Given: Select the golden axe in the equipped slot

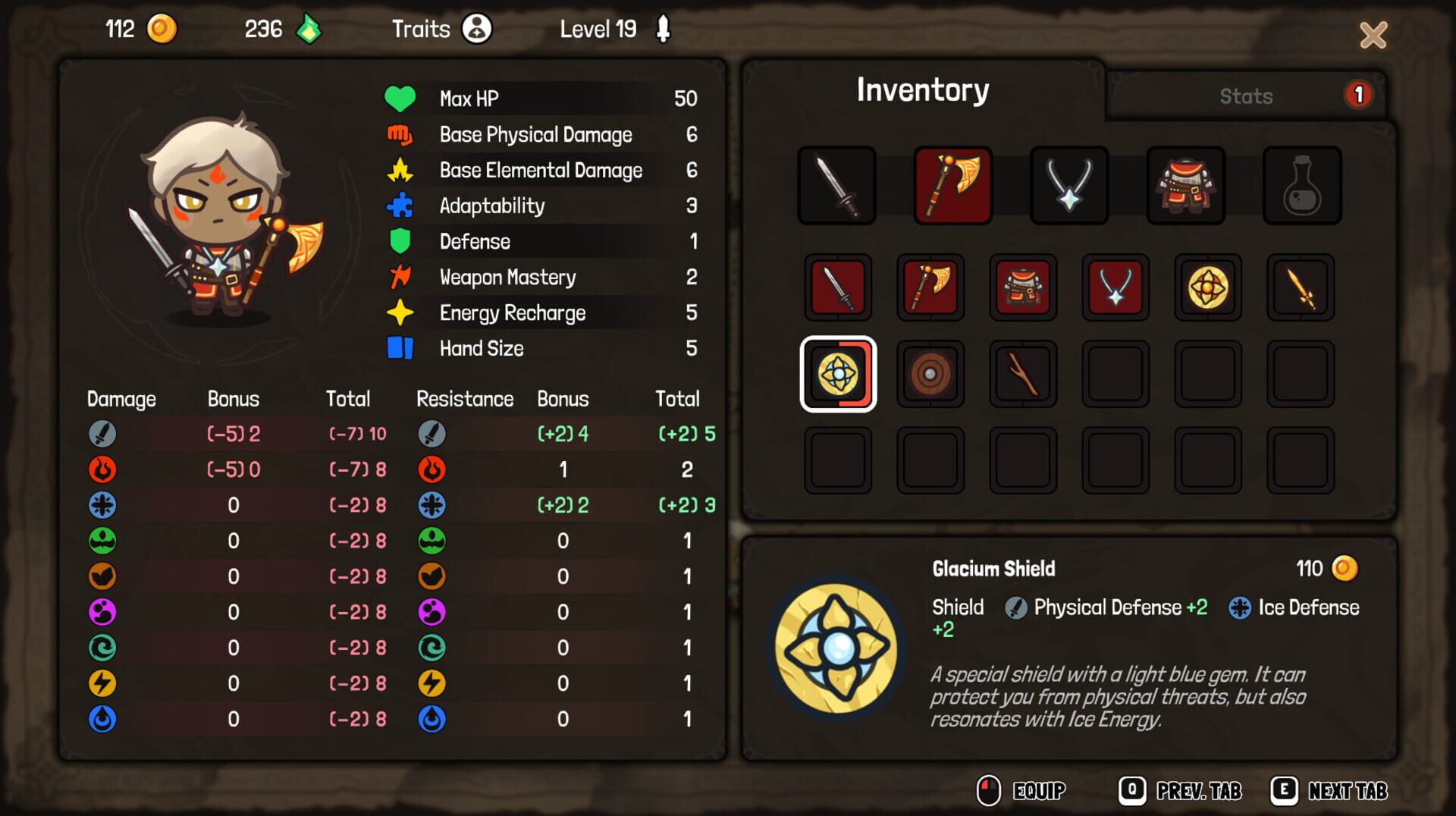Looking at the screenshot, I should 954,184.
